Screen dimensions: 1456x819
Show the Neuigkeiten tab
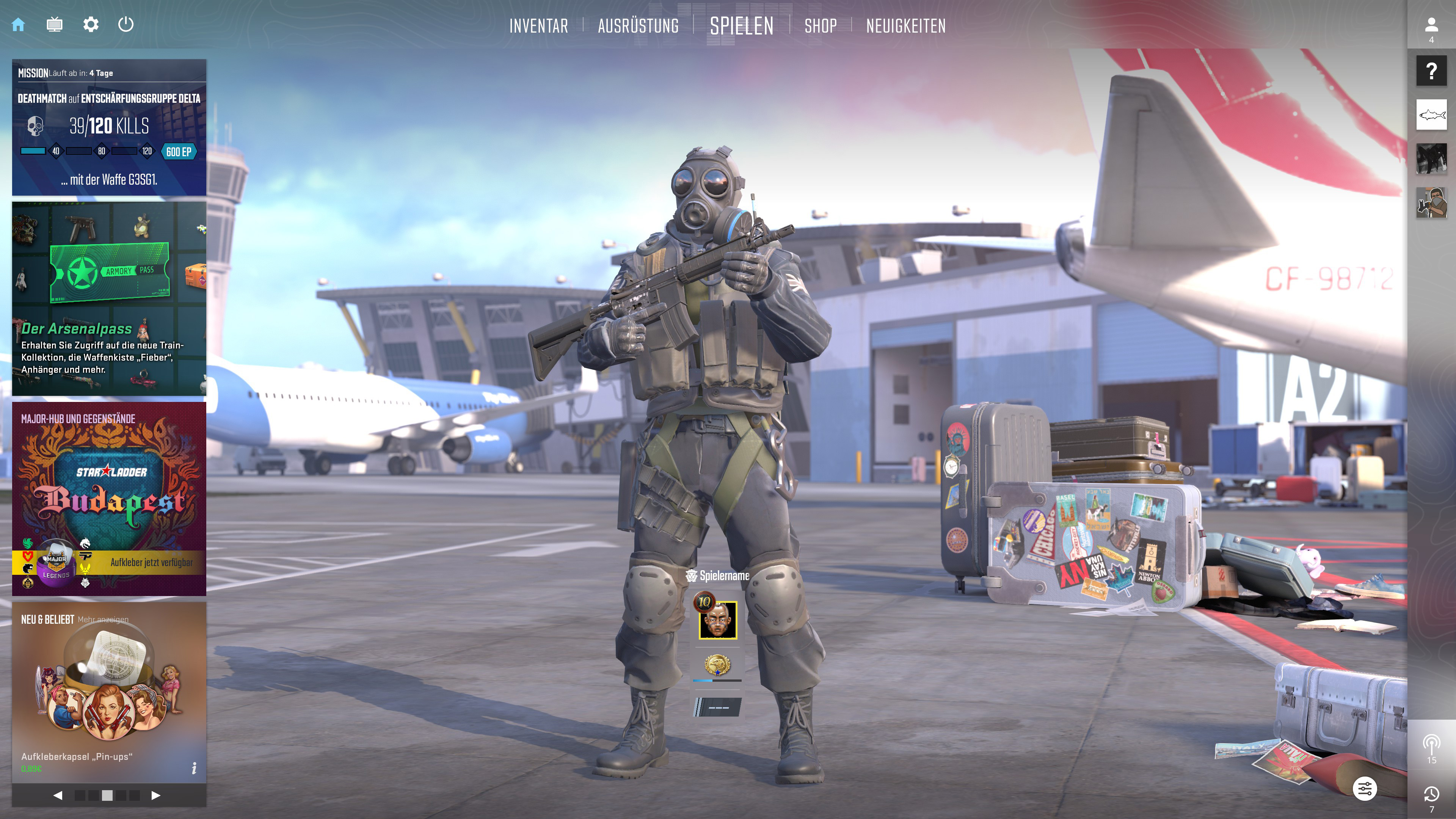coord(905,26)
